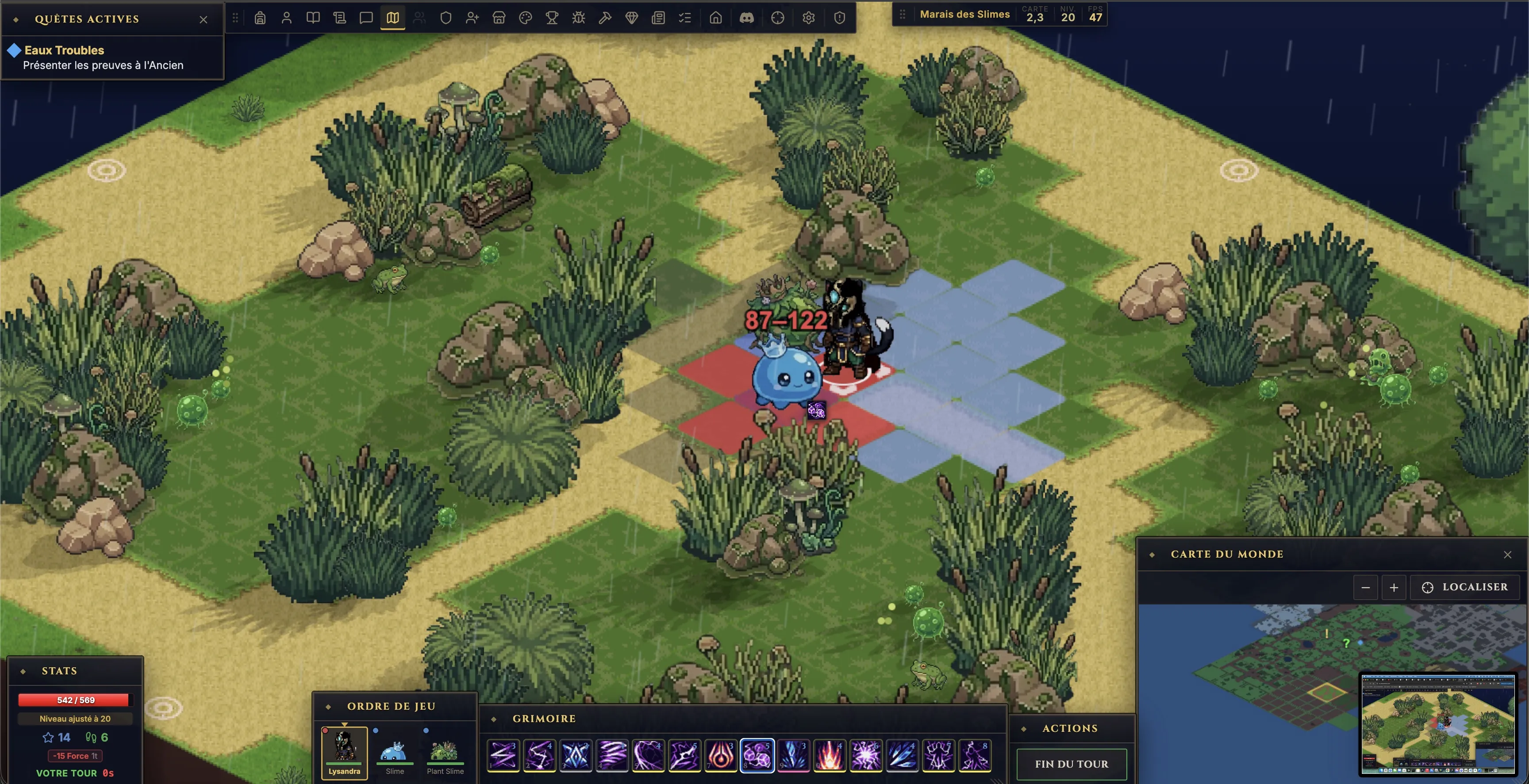The height and width of the screenshot is (784, 1529).
Task: Zoom in the world map with plus
Action: coord(1394,588)
